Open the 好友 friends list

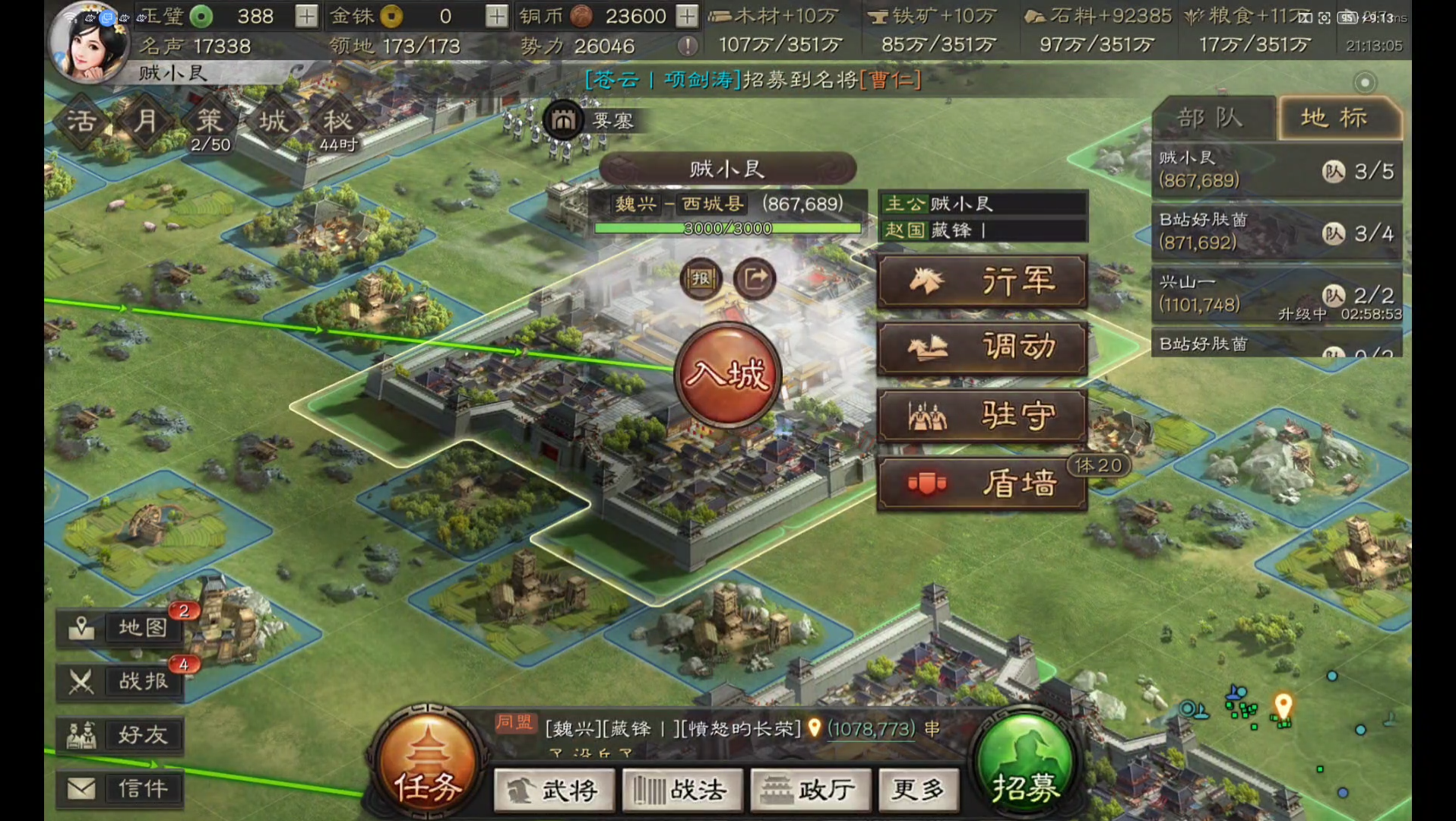122,735
